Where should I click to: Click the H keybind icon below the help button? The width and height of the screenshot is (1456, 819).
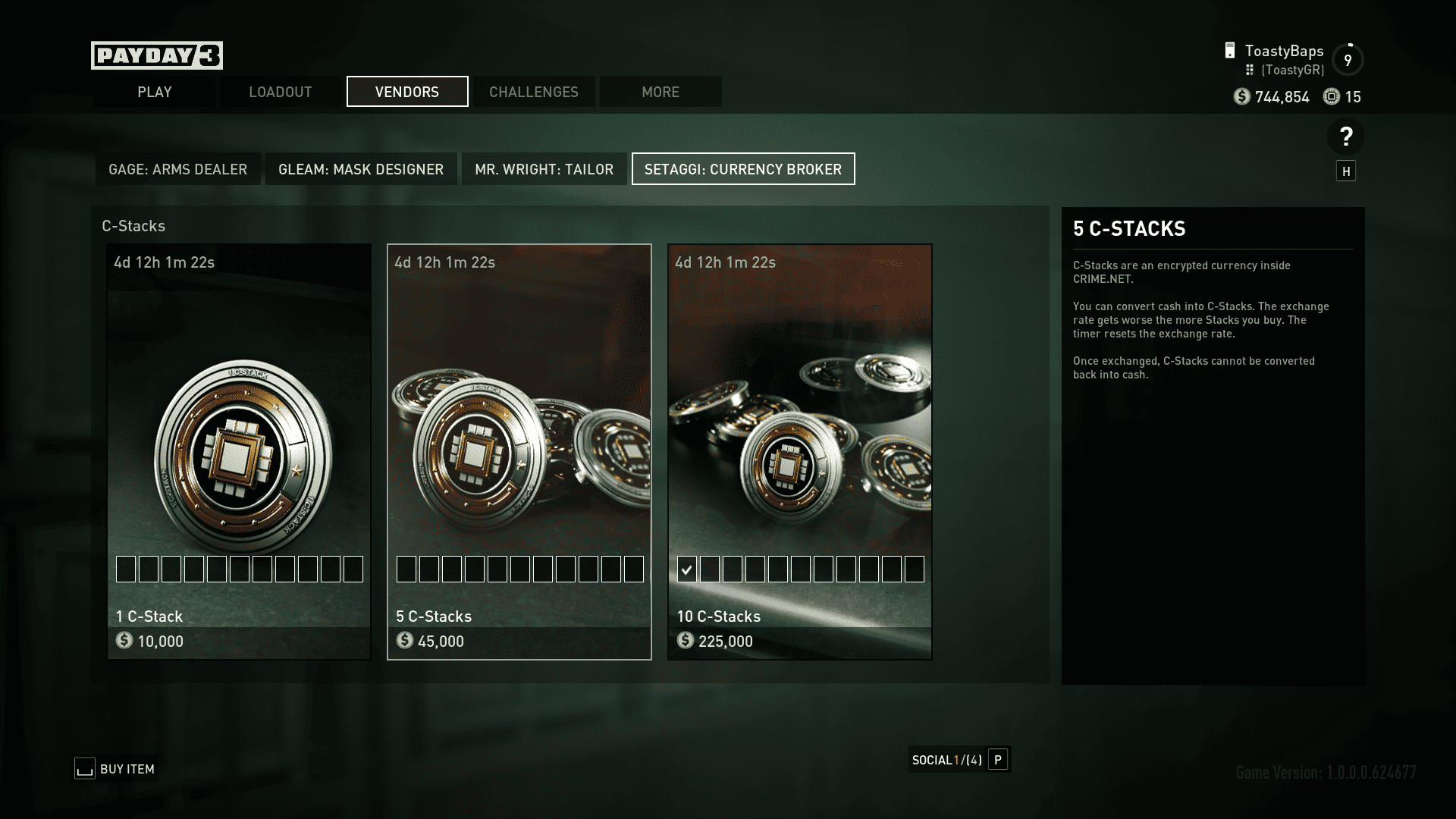coord(1347,171)
